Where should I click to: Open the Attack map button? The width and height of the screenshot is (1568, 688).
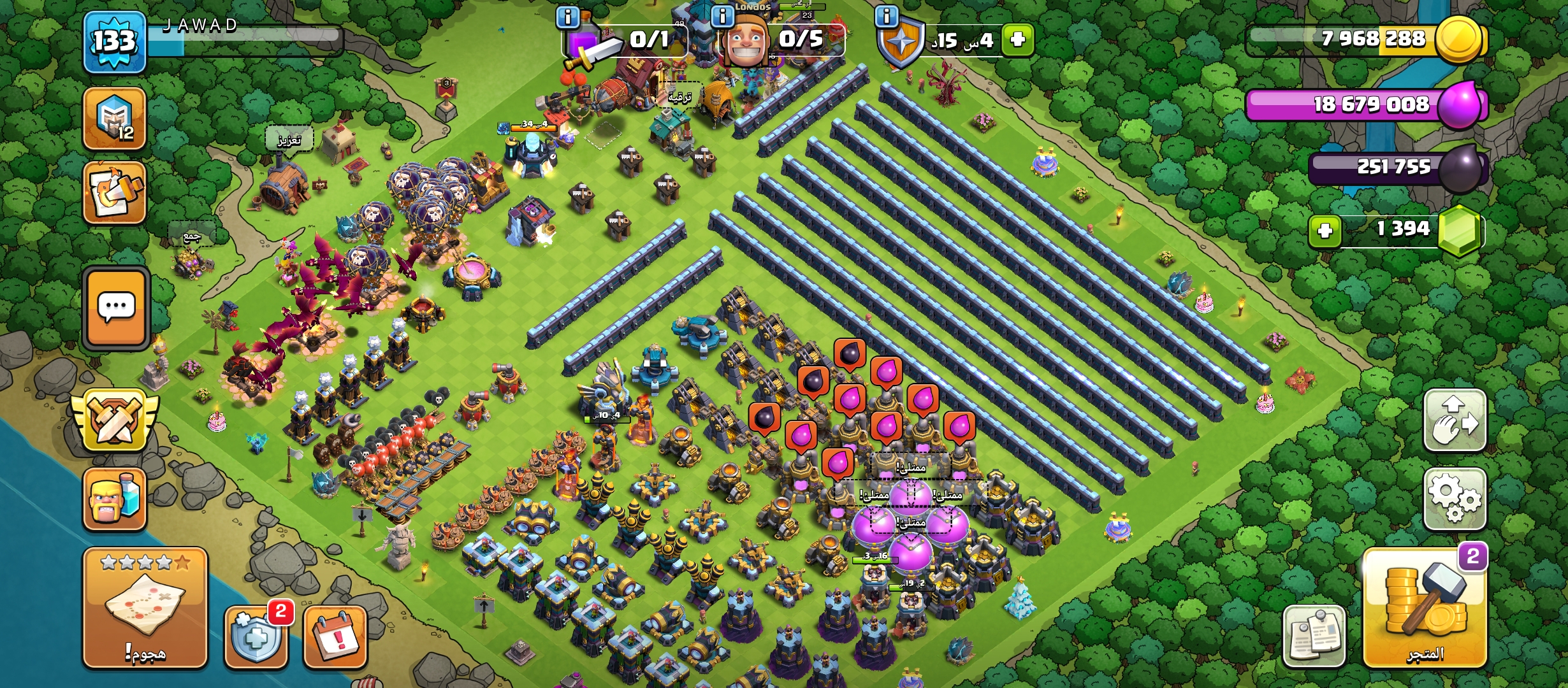(x=145, y=607)
